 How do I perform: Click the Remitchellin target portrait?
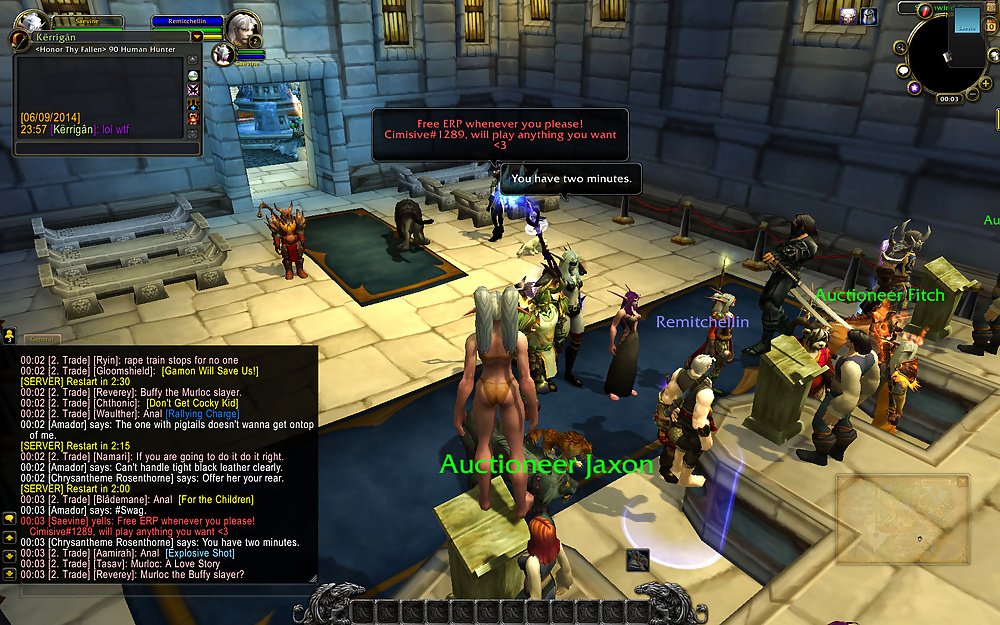(241, 25)
